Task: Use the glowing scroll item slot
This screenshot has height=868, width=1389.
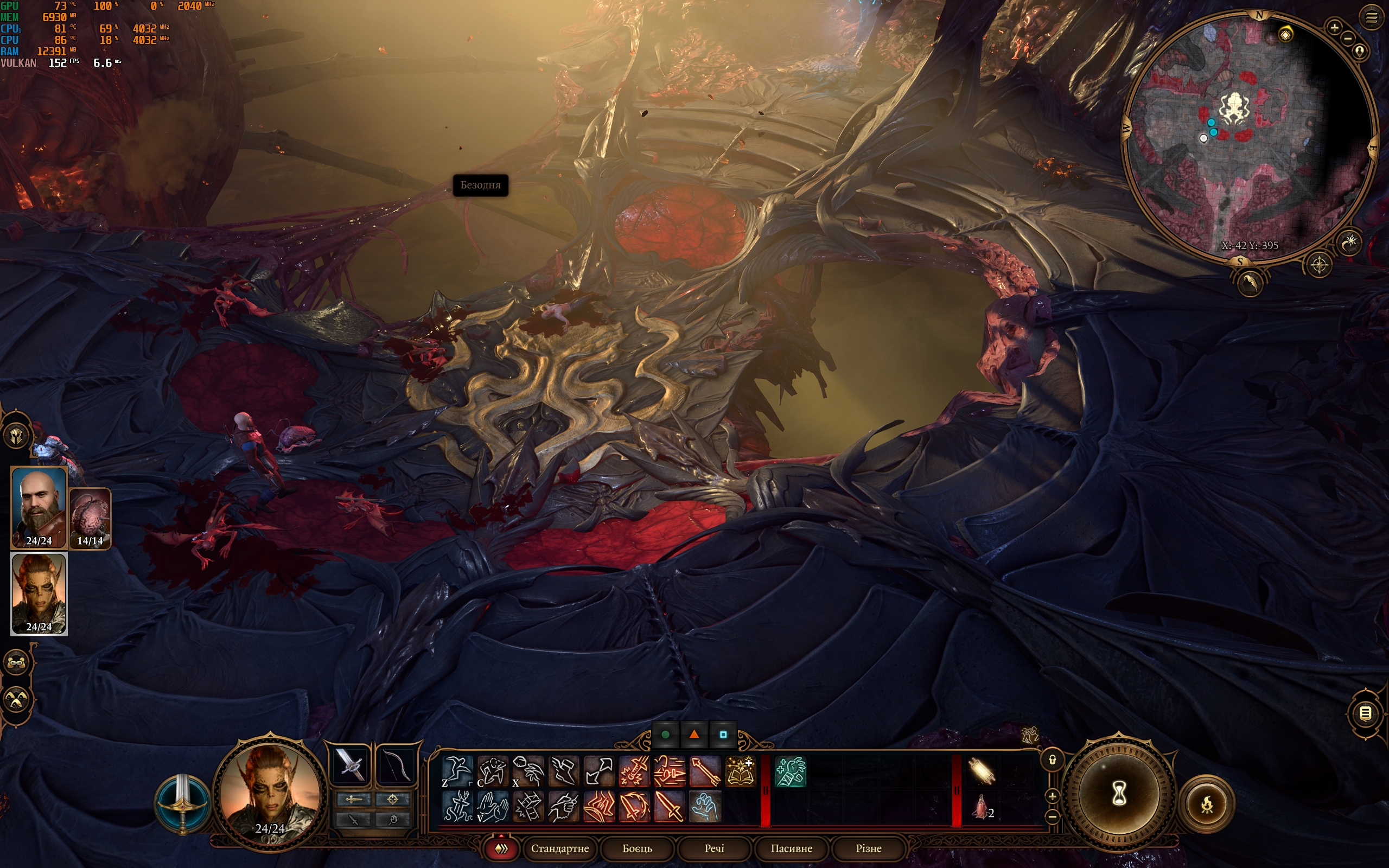Action: [982, 771]
